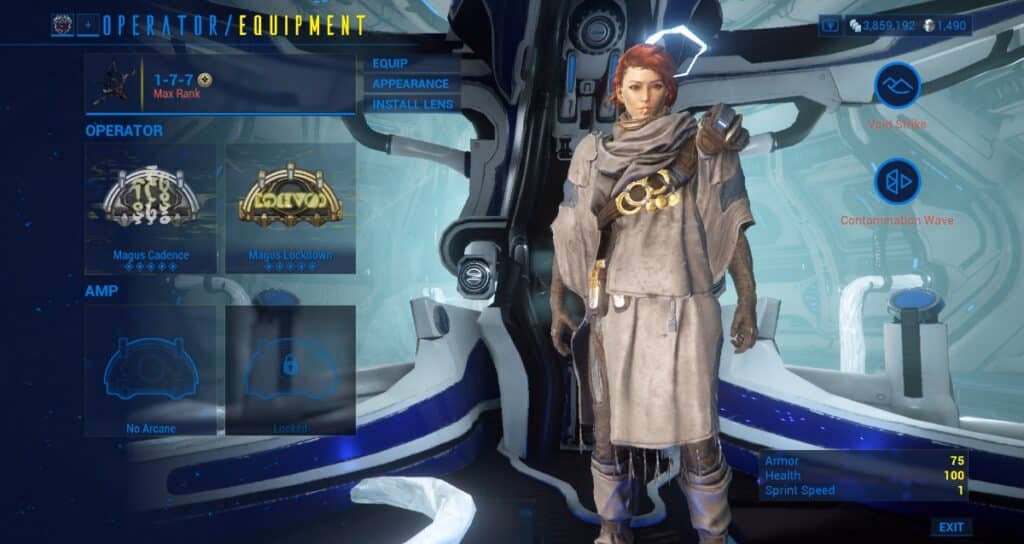The height and width of the screenshot is (544, 1024).
Task: Open the Appearance customization
Action: click(410, 84)
